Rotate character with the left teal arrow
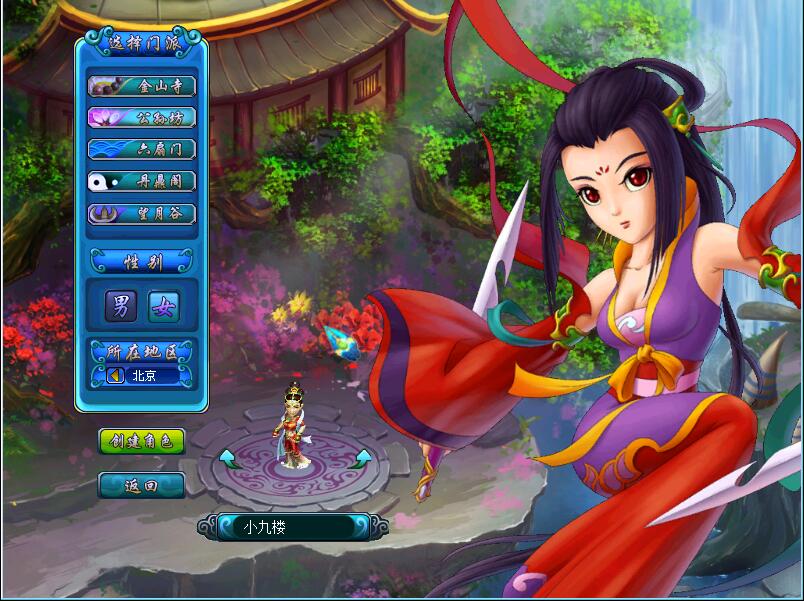804x601 pixels. coord(227,458)
